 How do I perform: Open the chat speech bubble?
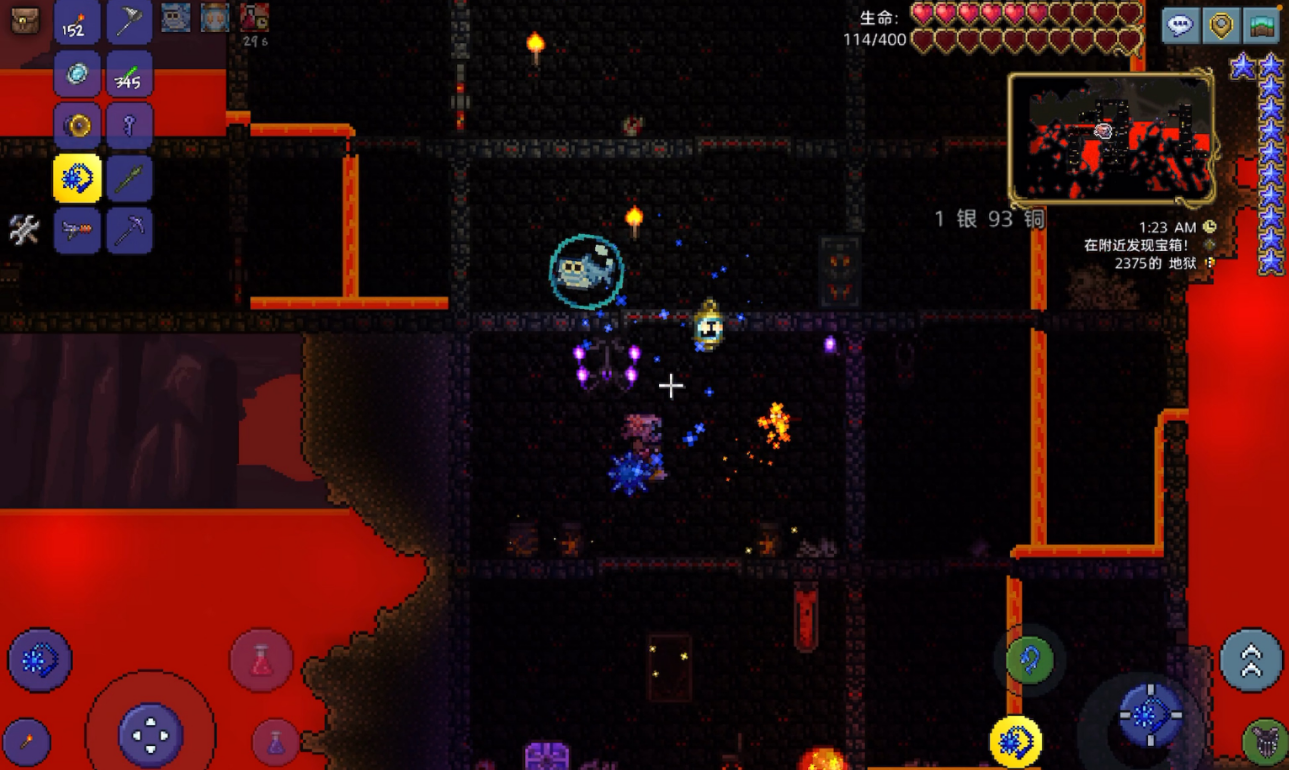[1181, 26]
